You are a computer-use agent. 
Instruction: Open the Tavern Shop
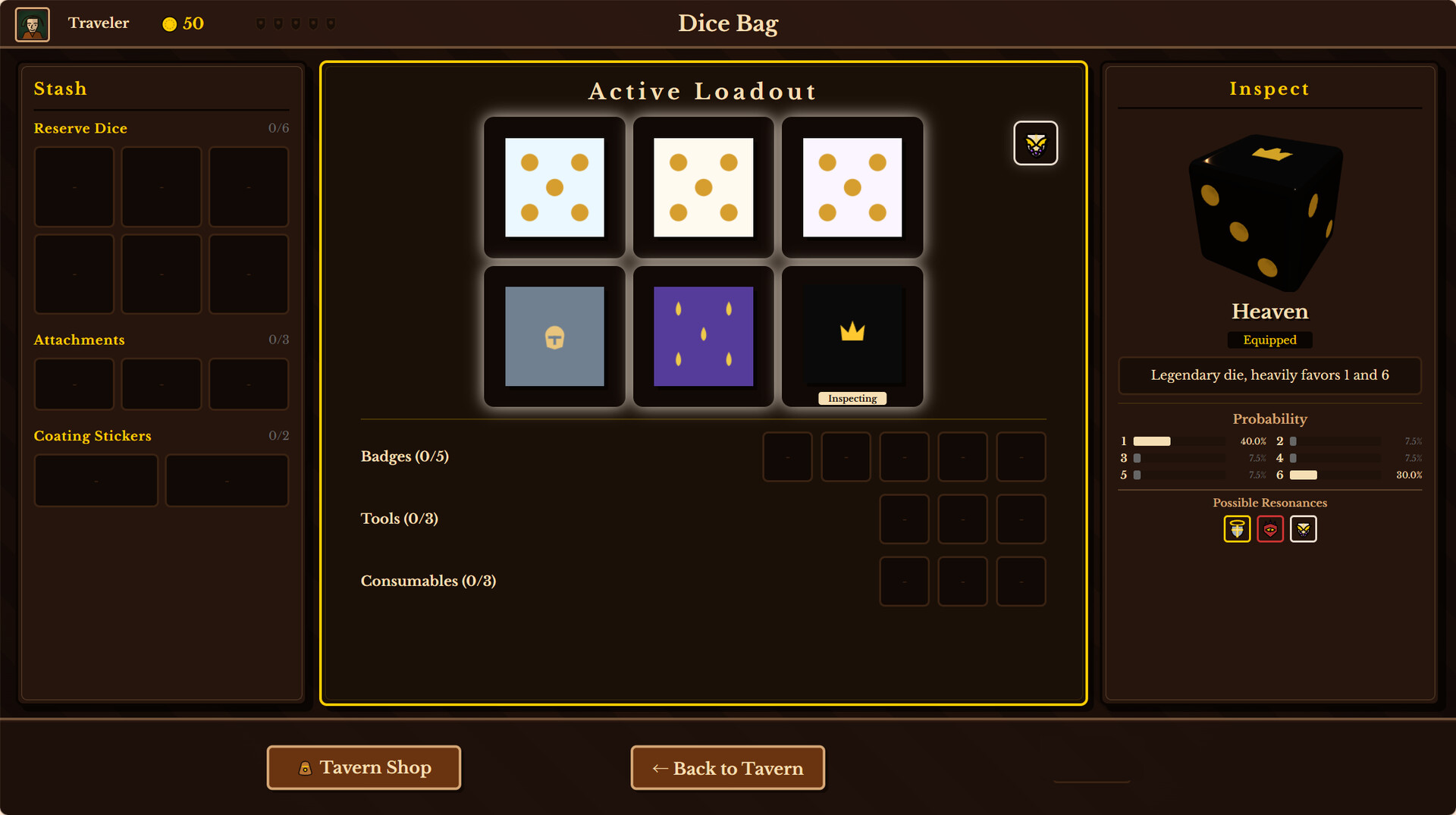[x=363, y=767]
